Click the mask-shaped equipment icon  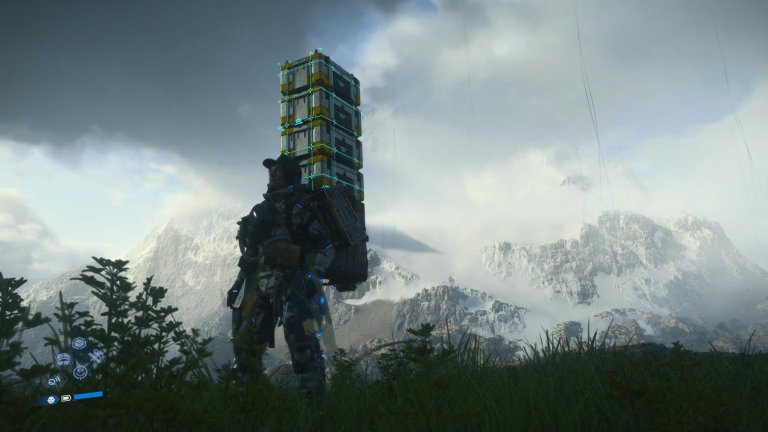point(63,359)
